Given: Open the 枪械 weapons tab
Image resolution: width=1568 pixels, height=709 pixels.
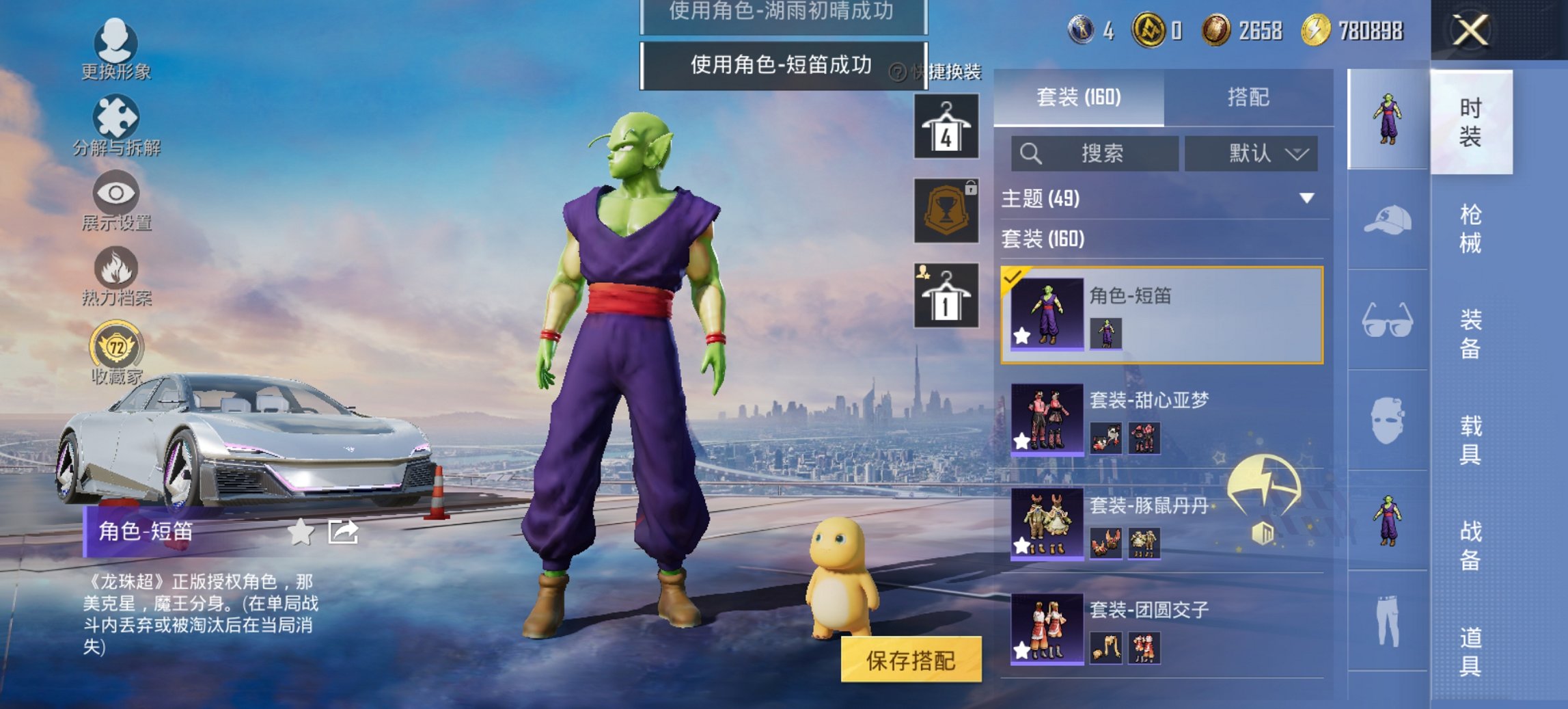Looking at the screenshot, I should [x=1472, y=226].
